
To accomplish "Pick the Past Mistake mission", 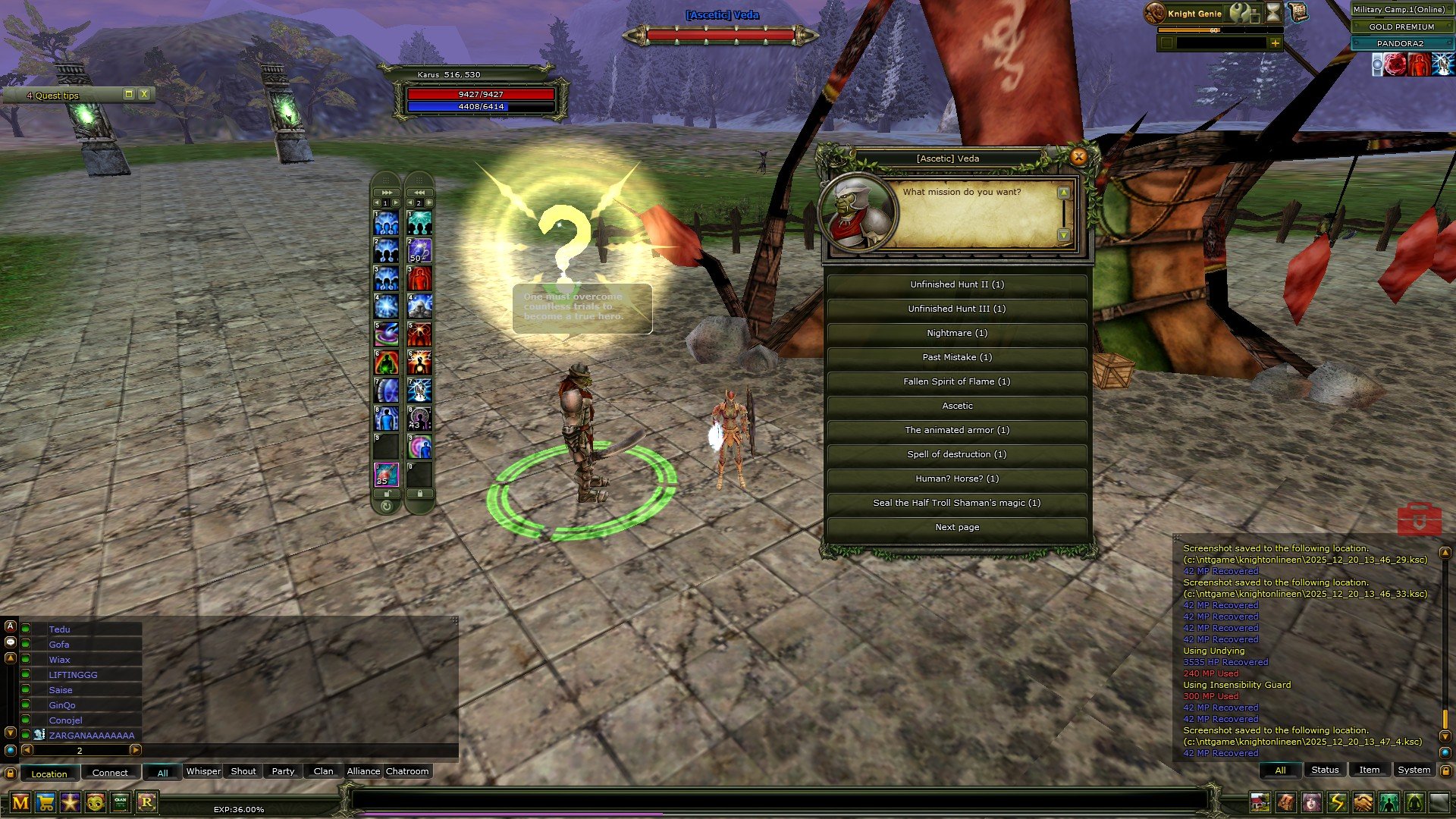I will coord(956,357).
